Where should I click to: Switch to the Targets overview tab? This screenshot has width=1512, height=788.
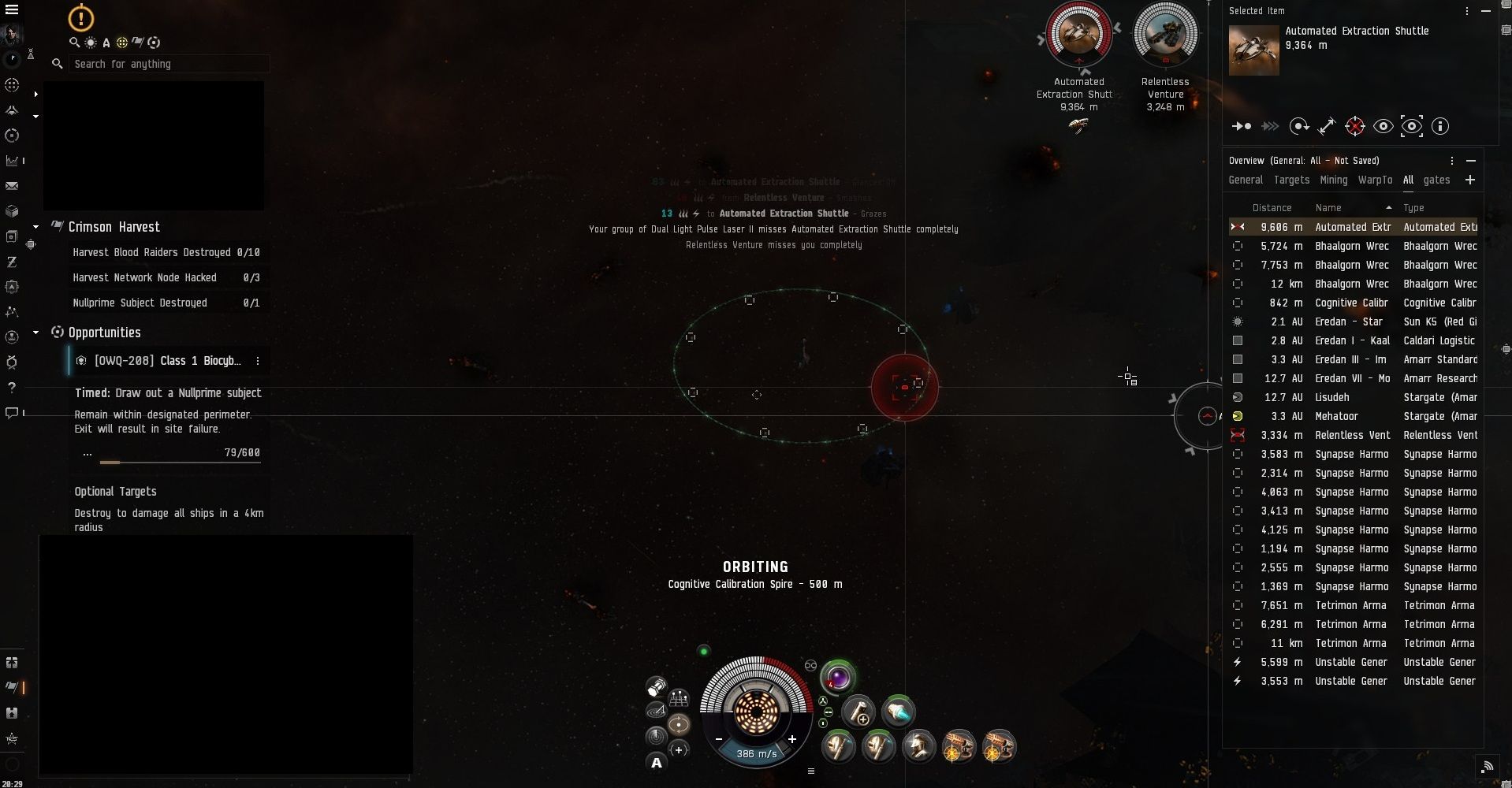[1291, 180]
